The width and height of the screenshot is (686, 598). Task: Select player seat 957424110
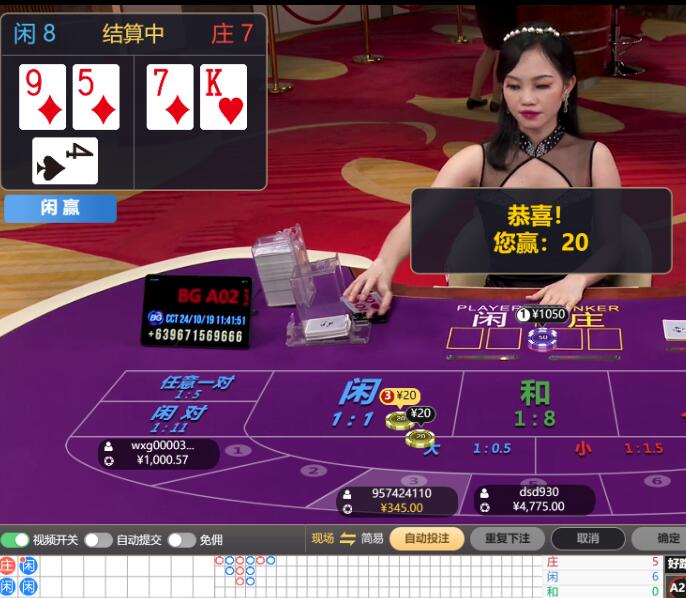tap(397, 500)
